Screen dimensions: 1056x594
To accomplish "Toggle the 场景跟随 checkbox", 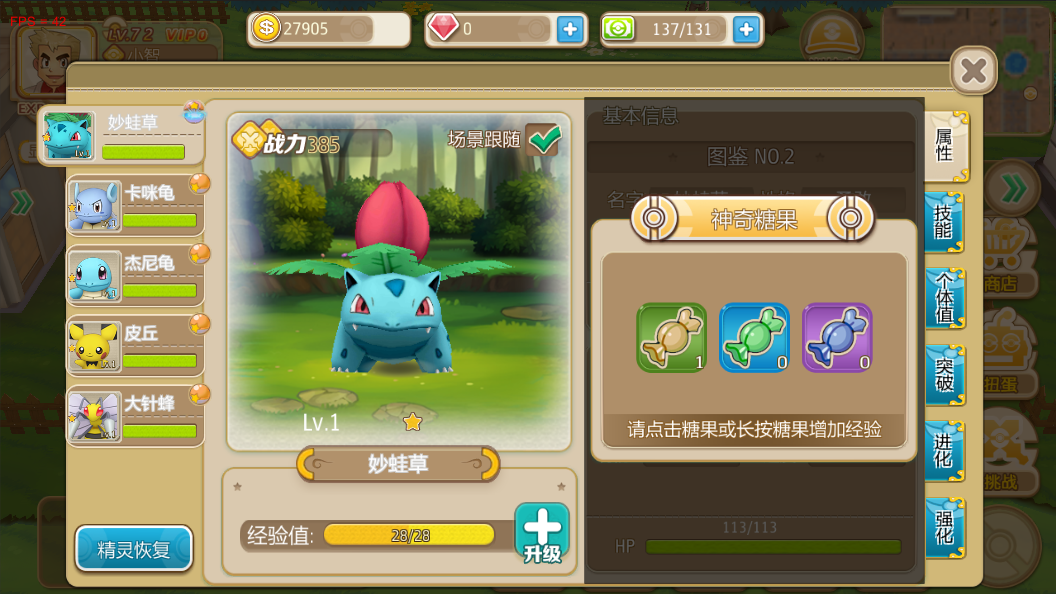I will (544, 140).
